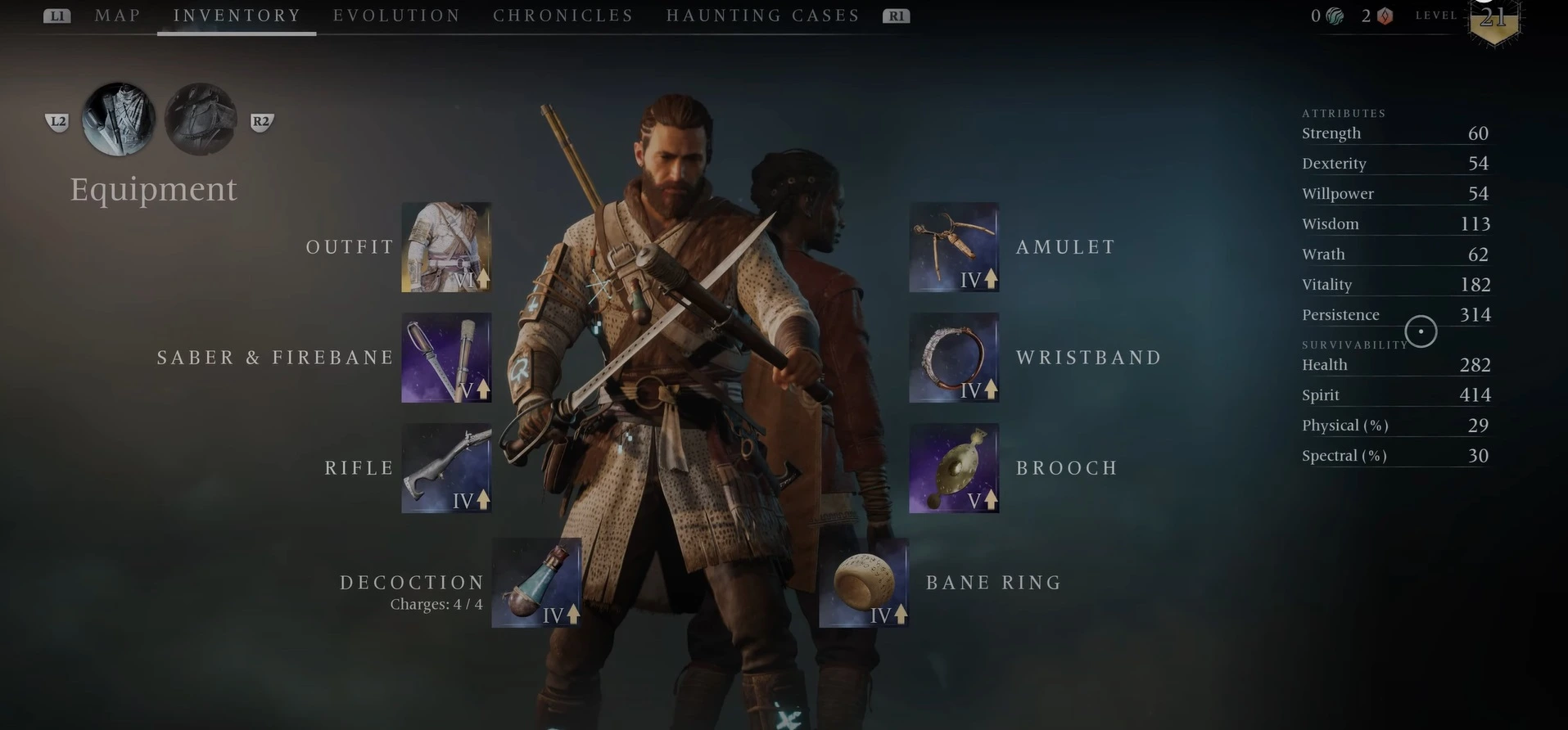
Task: Open the Bane Ring slot
Action: pos(864,583)
